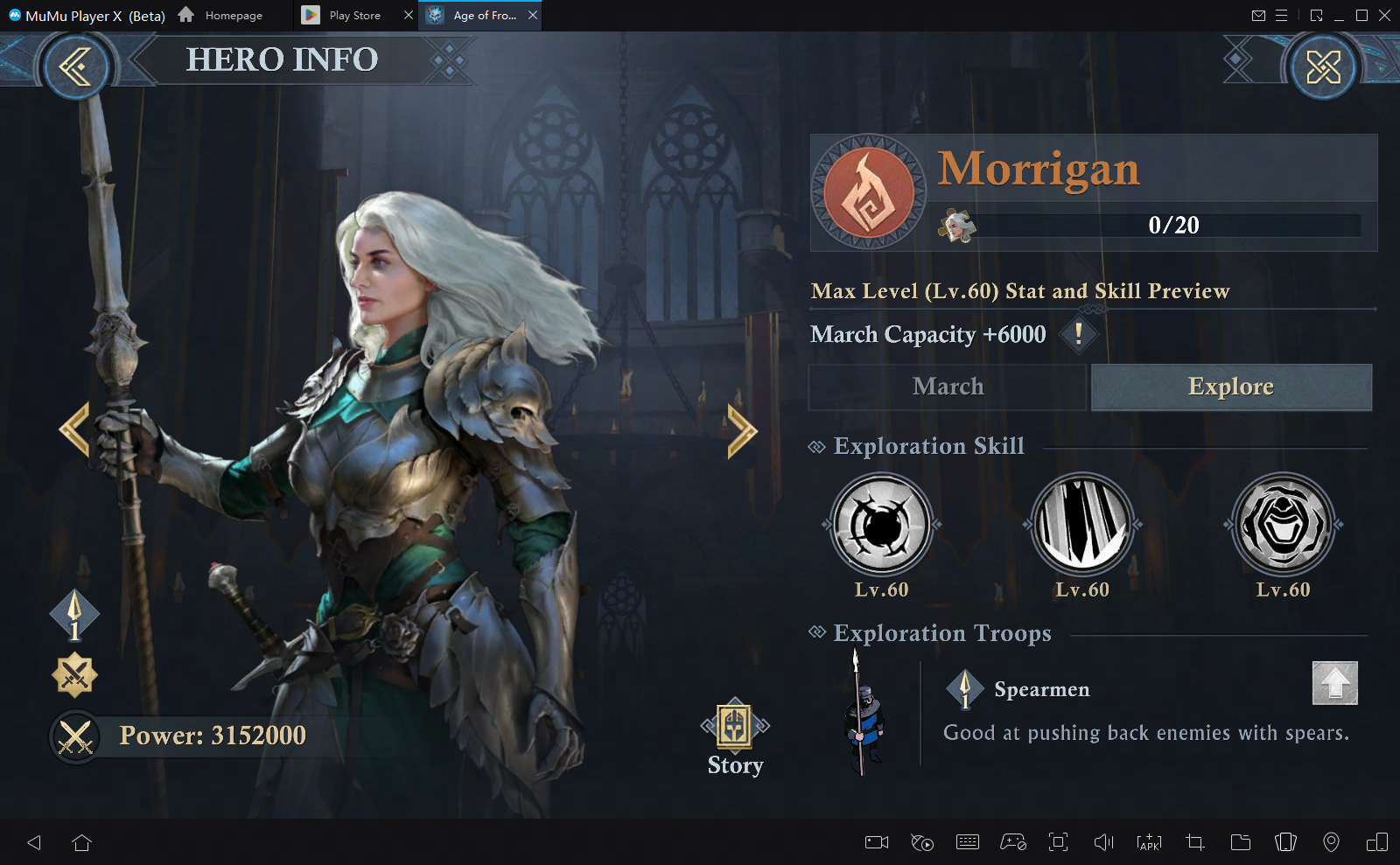Screen dimensions: 1400x865
Task: Open the hero shard puzzle-piece icon
Action: coord(957,225)
